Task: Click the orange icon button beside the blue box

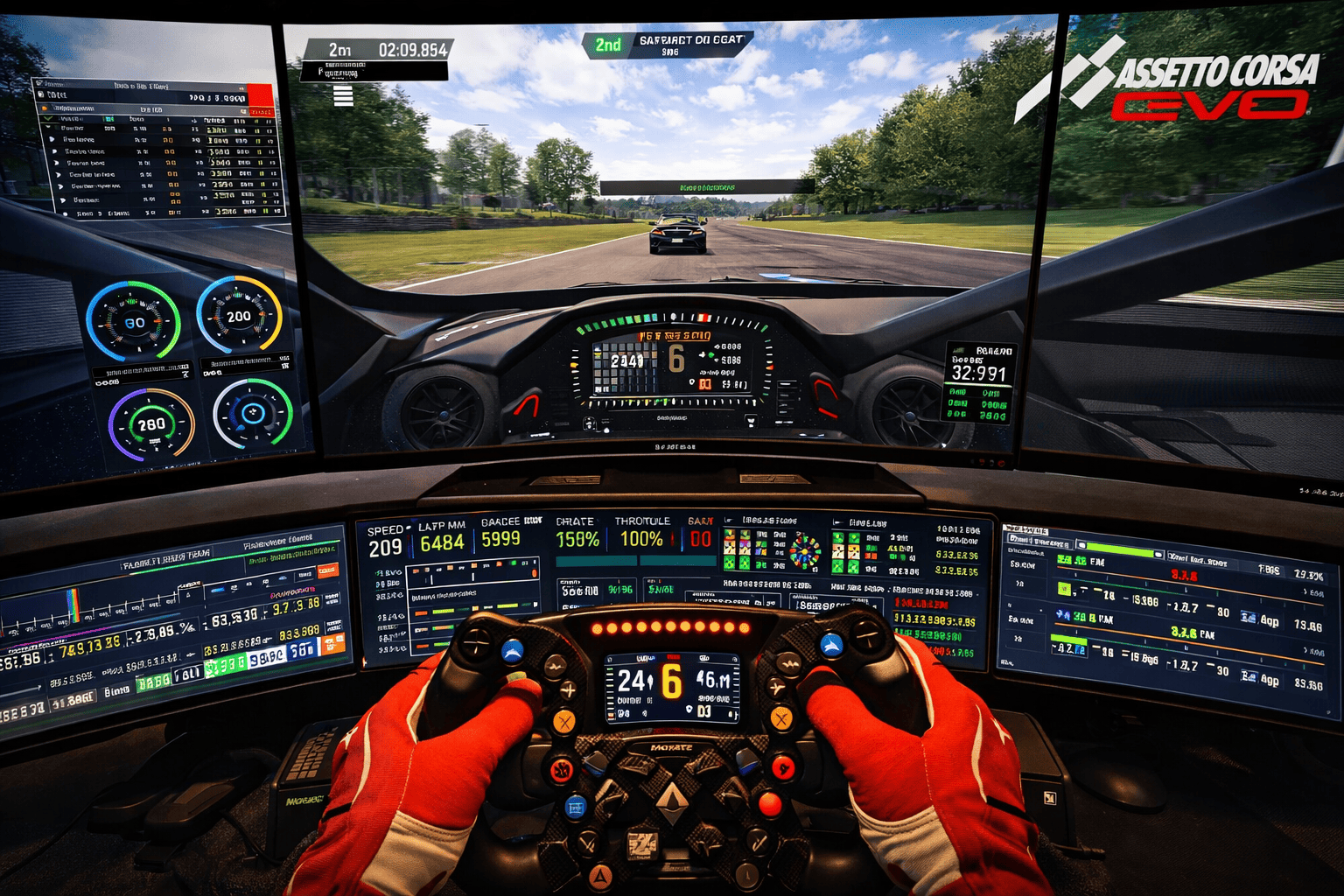Action: [x=333, y=645]
